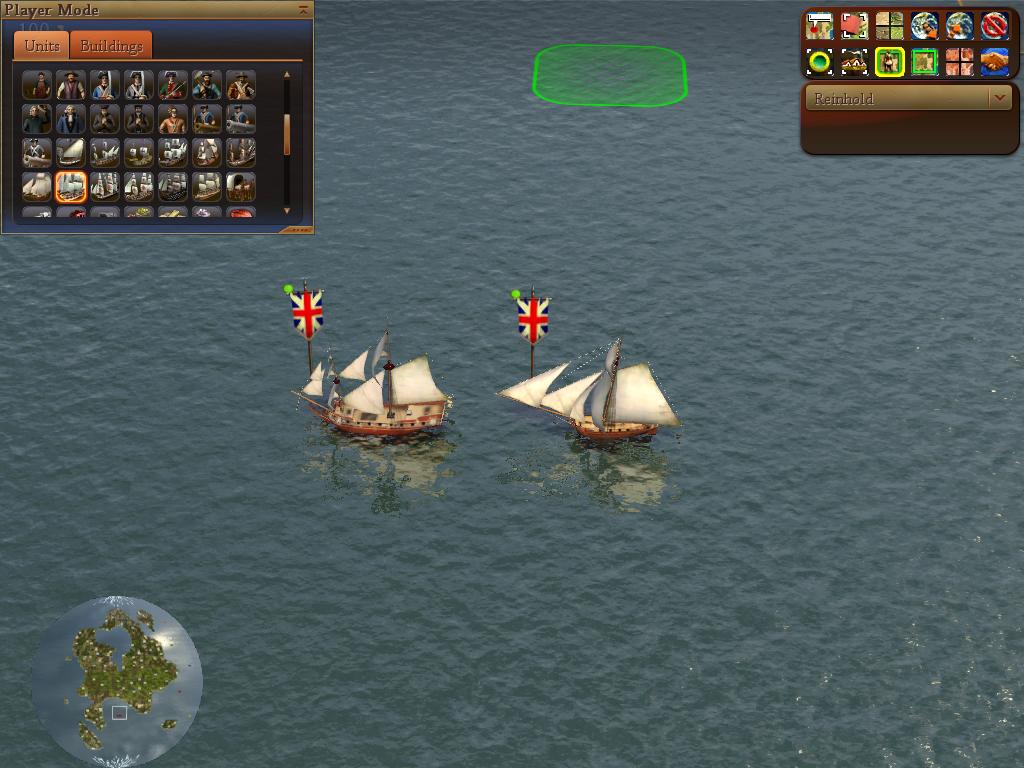Viewport: 1024px width, 768px height.
Task: Choose the yellow-green ring tool
Action: pos(819,62)
